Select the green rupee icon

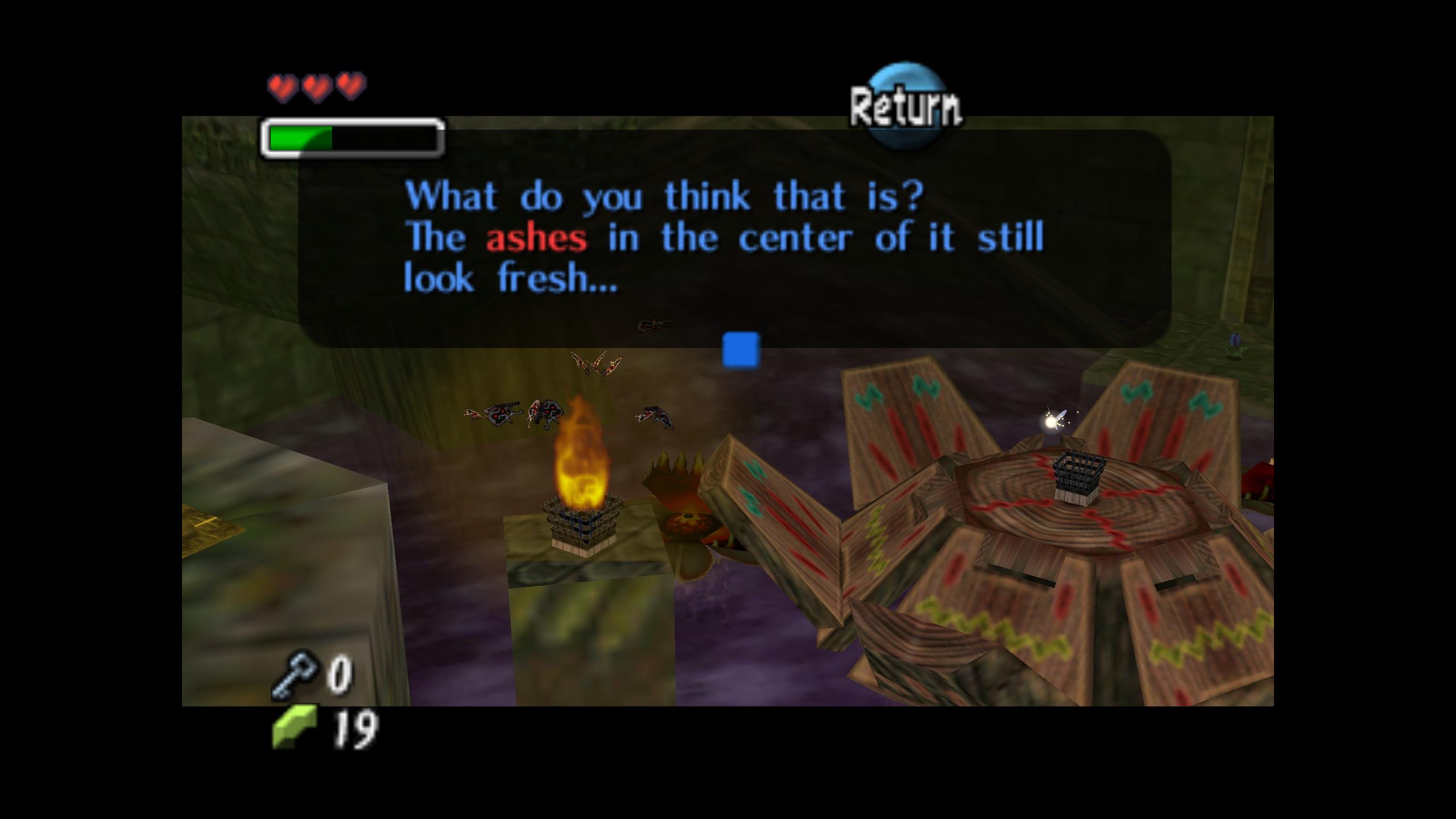pos(295,726)
